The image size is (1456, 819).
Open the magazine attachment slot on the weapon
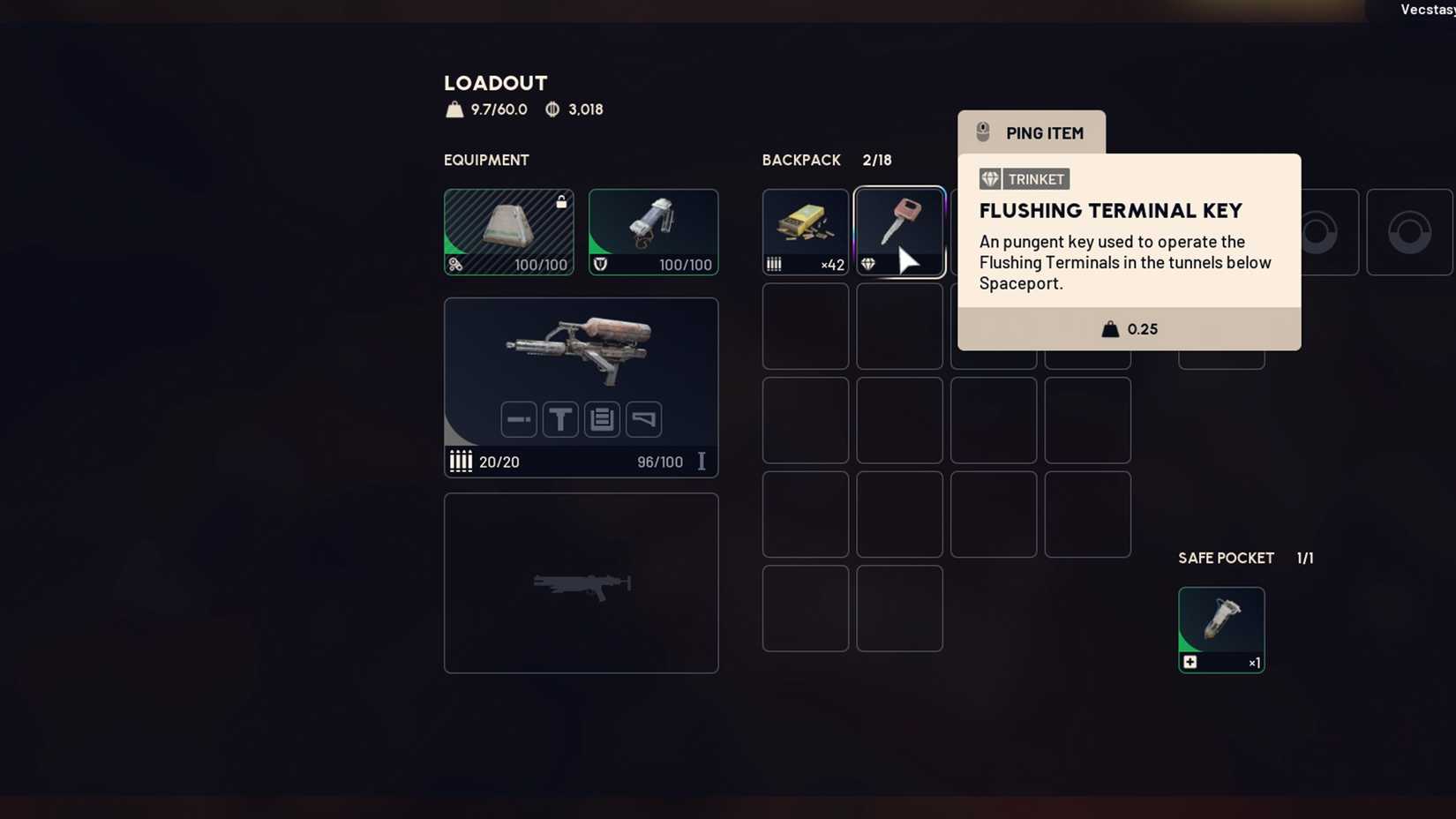[x=602, y=419]
